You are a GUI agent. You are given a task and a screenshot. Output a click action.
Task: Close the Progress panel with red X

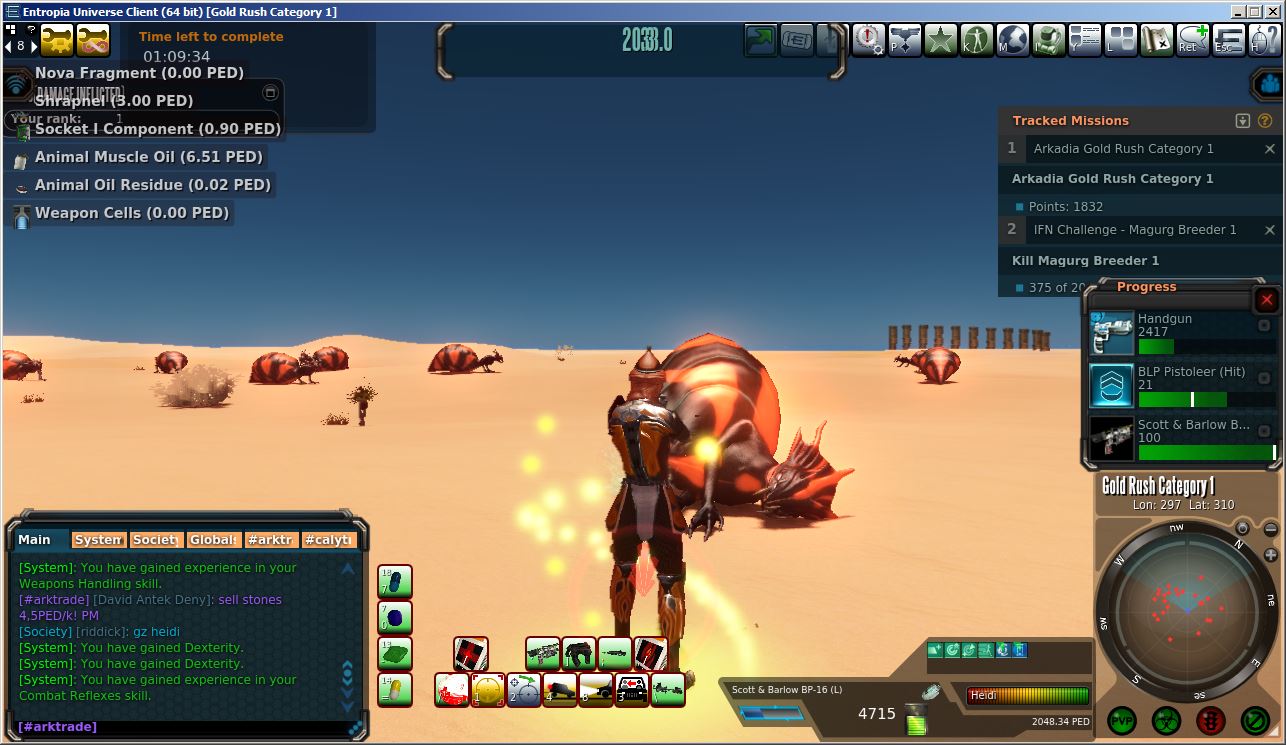coord(1266,300)
